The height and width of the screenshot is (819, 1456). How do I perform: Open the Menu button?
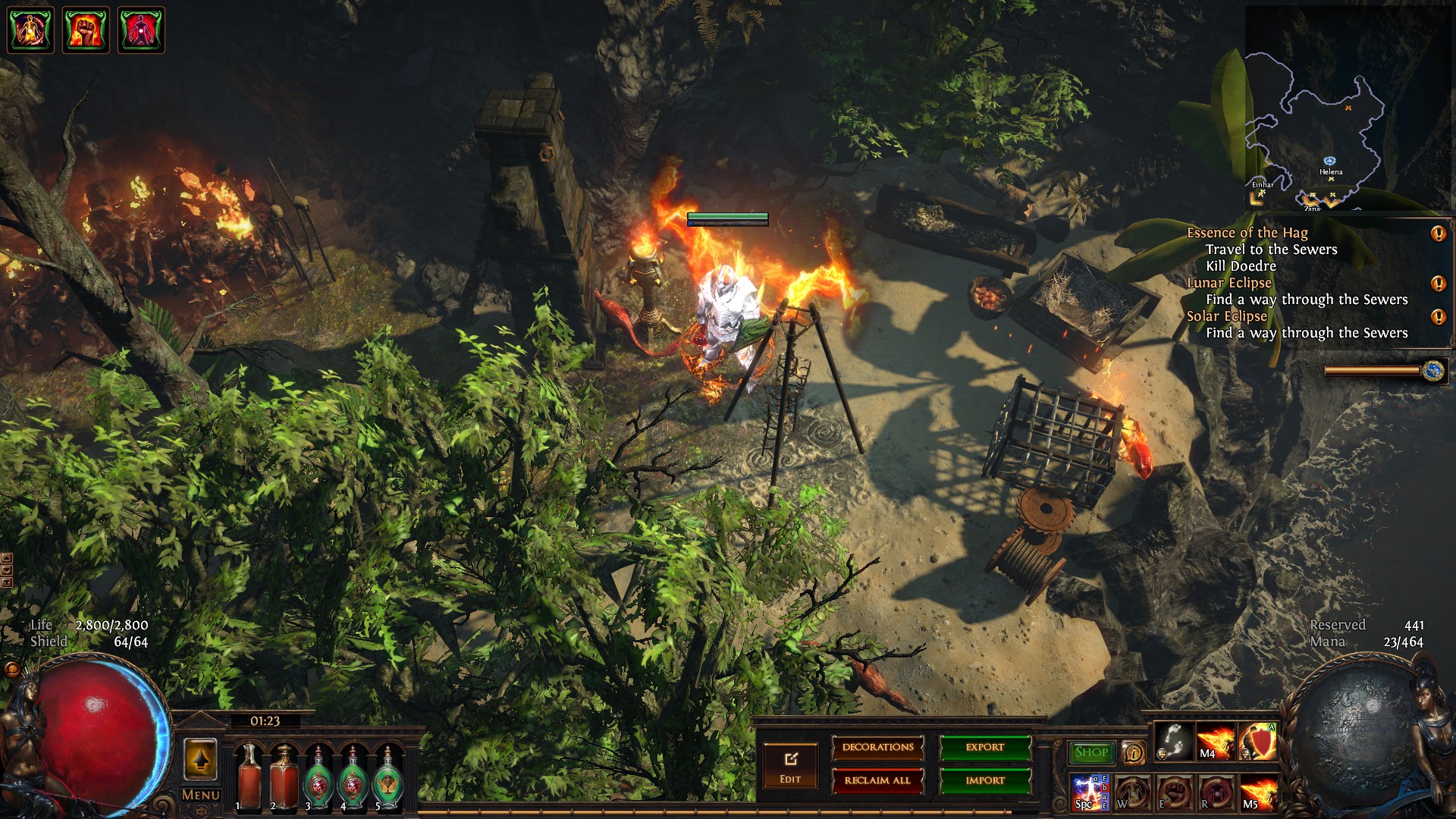[x=200, y=795]
